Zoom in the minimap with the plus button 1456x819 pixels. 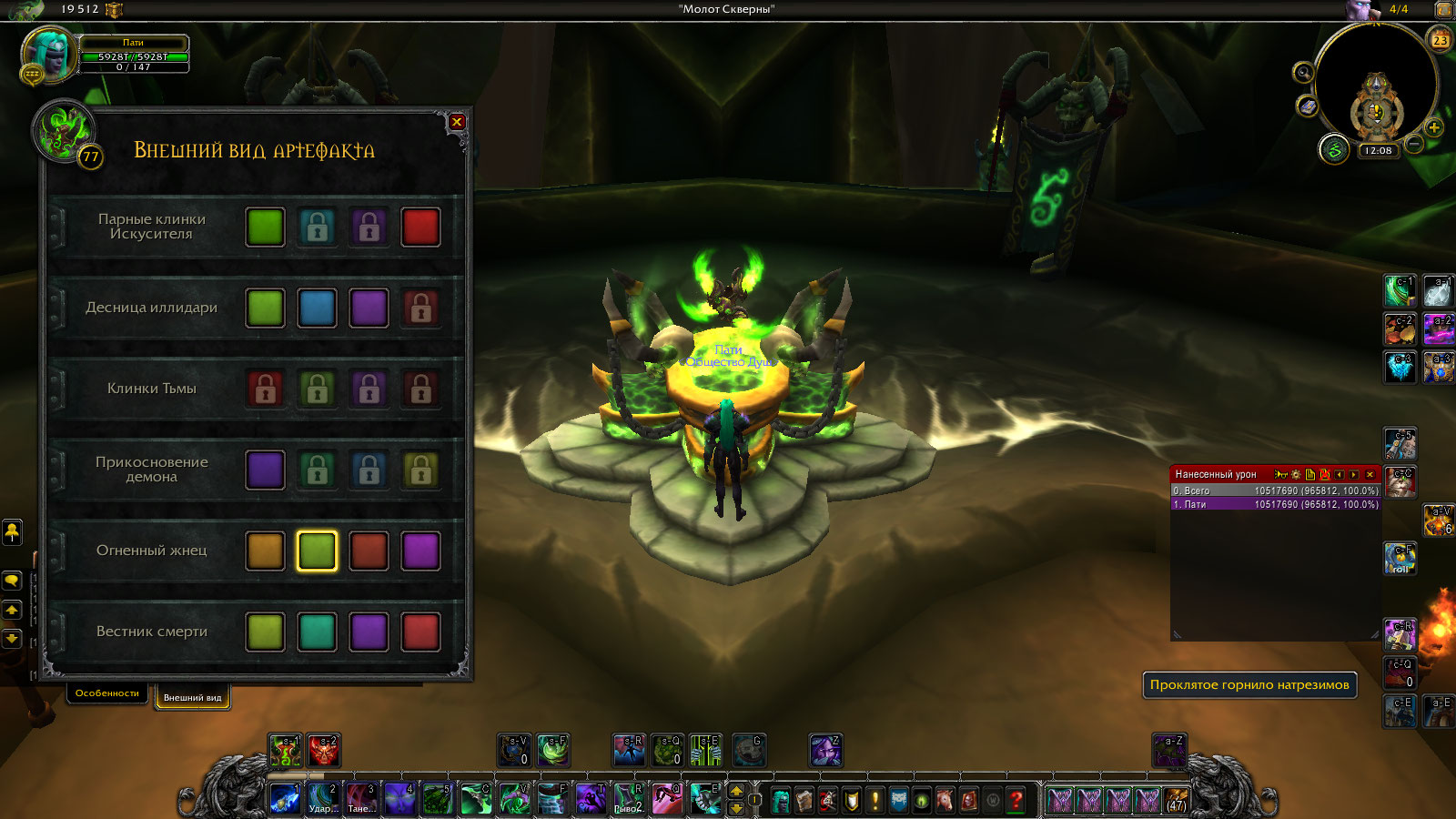coord(1434,127)
